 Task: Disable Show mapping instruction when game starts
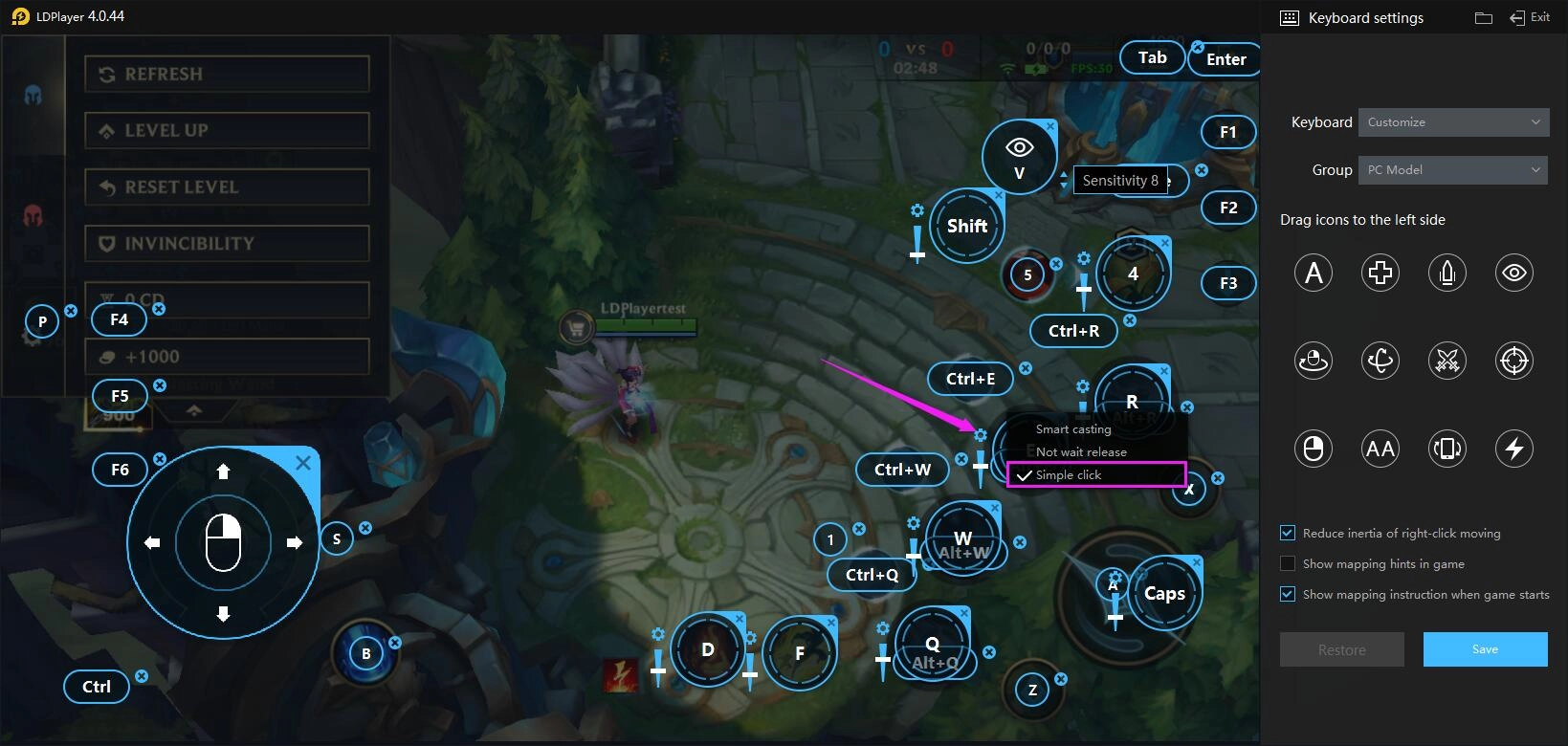1288,594
